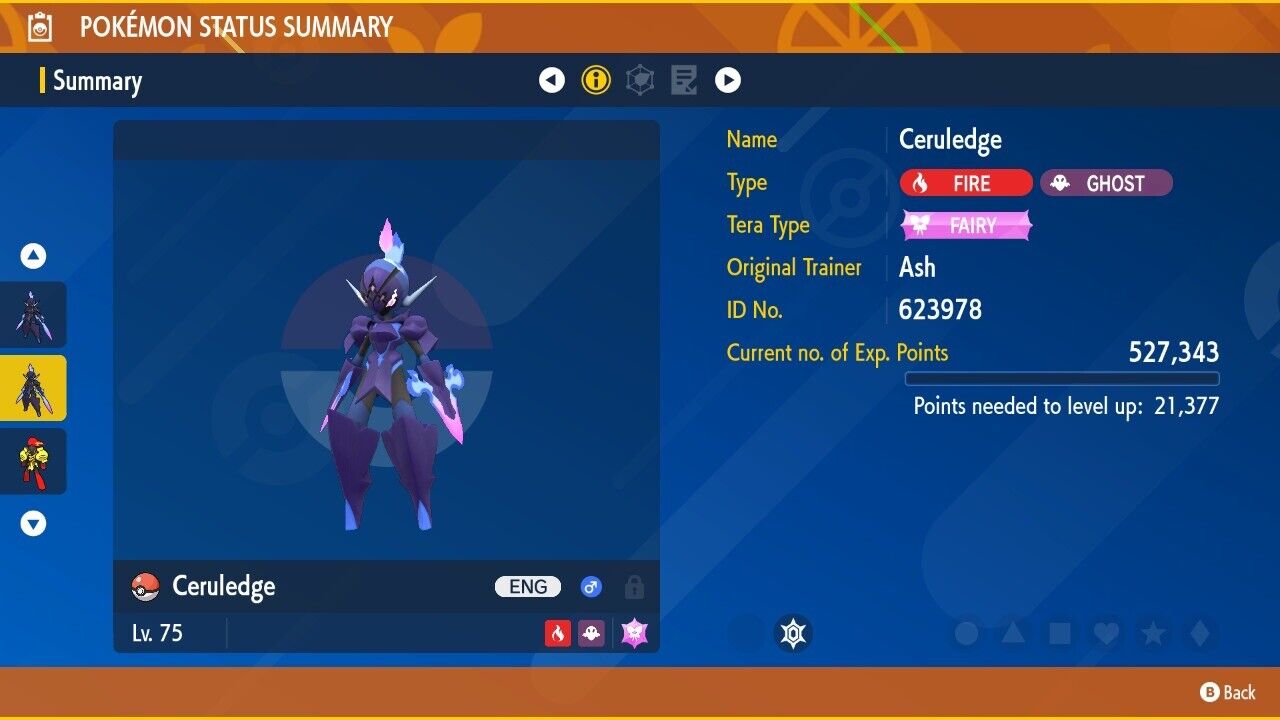Switch to the stats hexagon tab
1280x720 pixels.
point(640,80)
